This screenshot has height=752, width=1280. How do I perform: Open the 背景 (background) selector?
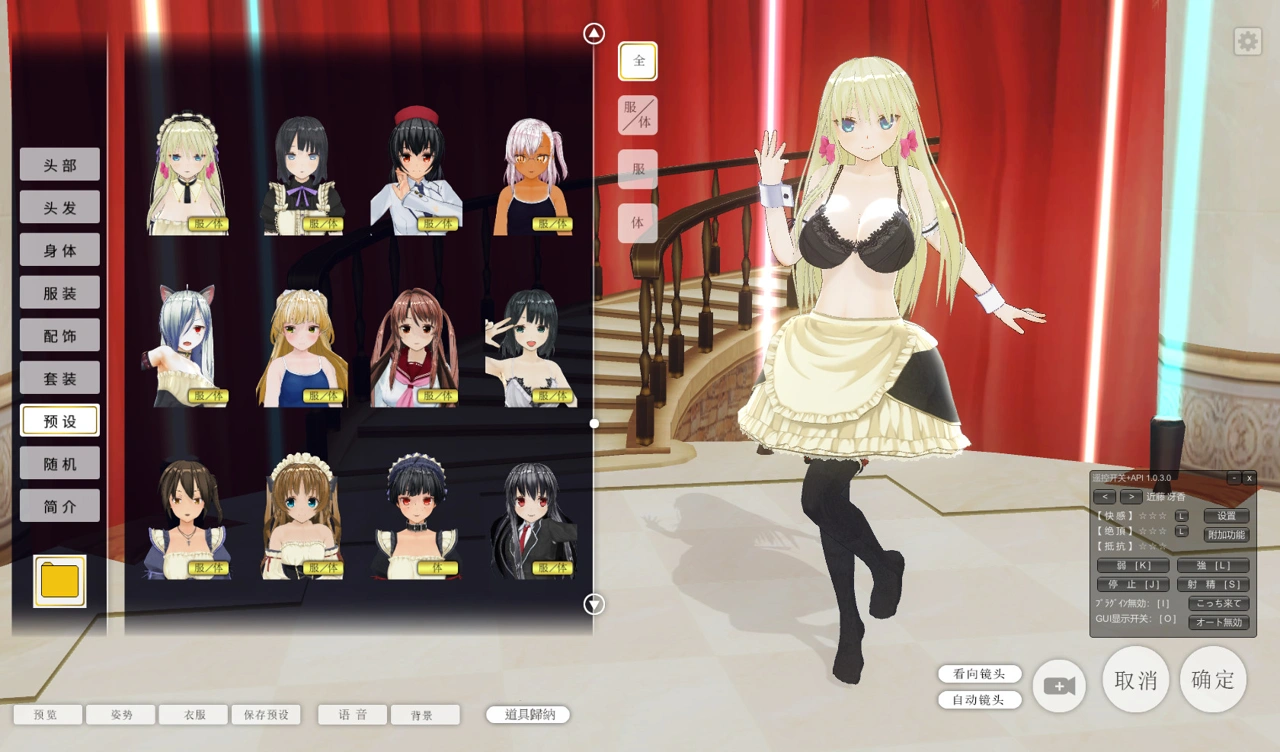point(425,715)
